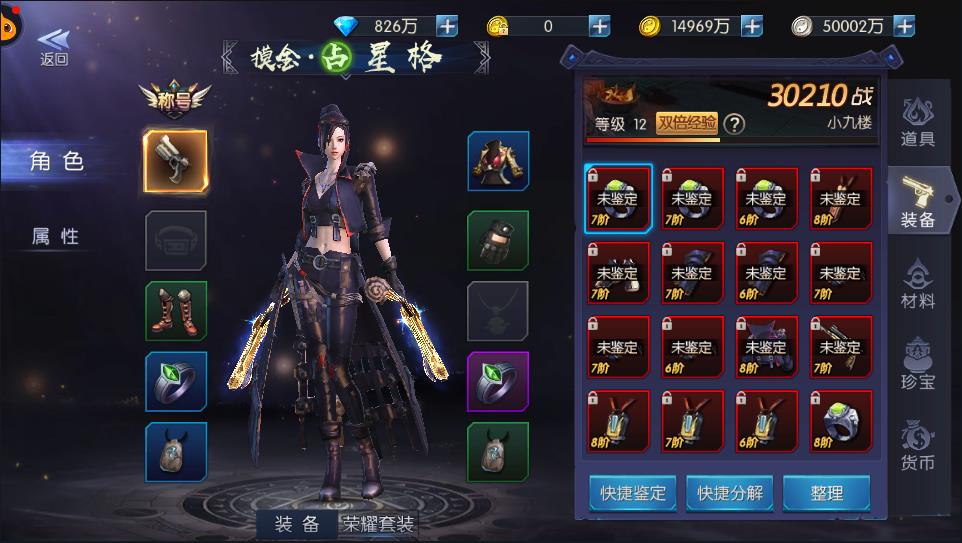Click the double experience help question mark
The height and width of the screenshot is (543, 962).
point(734,124)
